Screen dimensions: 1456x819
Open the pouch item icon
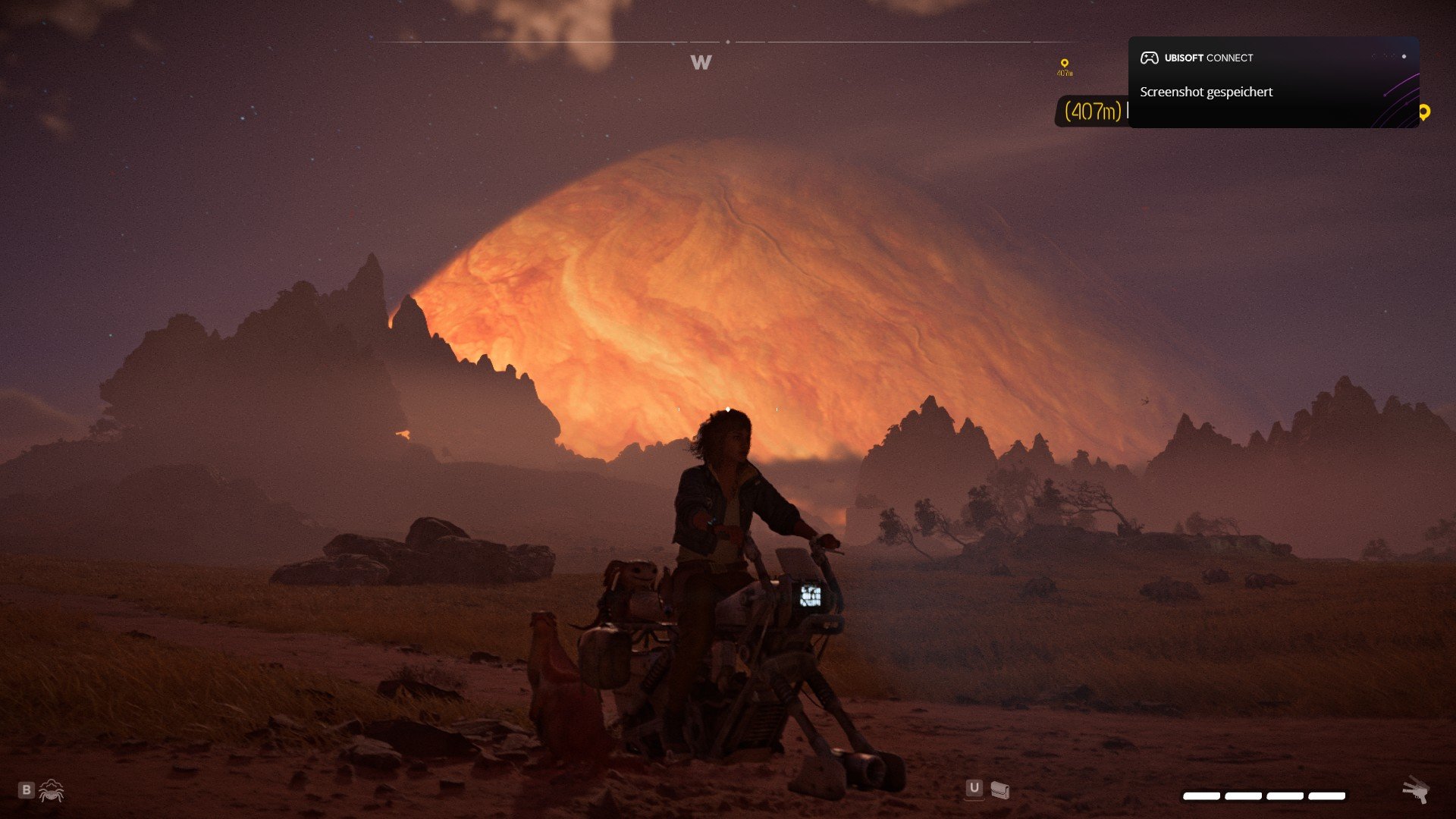999,790
